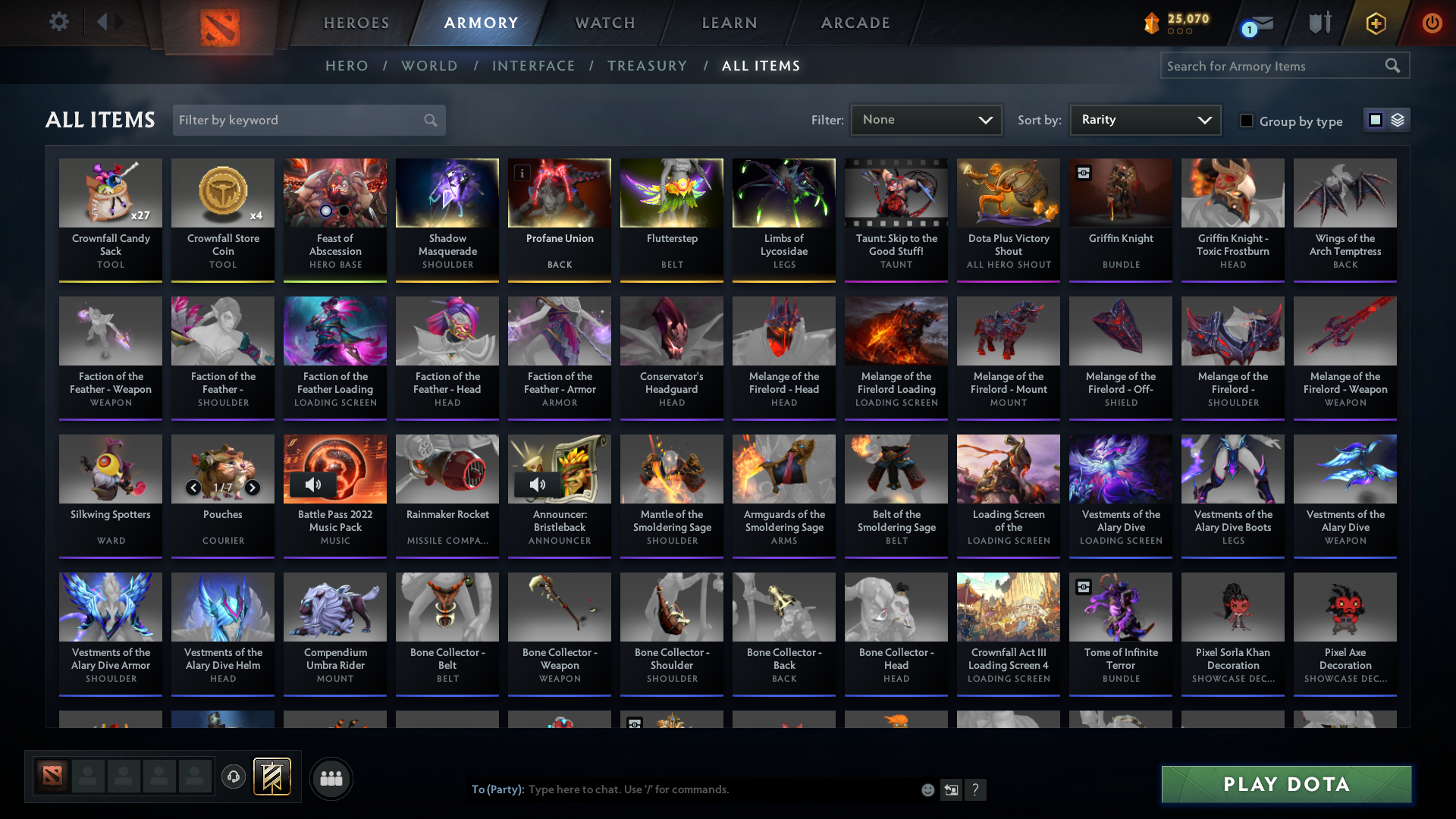Open the voice chat headset icon
This screenshot has width=1456, height=819.
234,777
